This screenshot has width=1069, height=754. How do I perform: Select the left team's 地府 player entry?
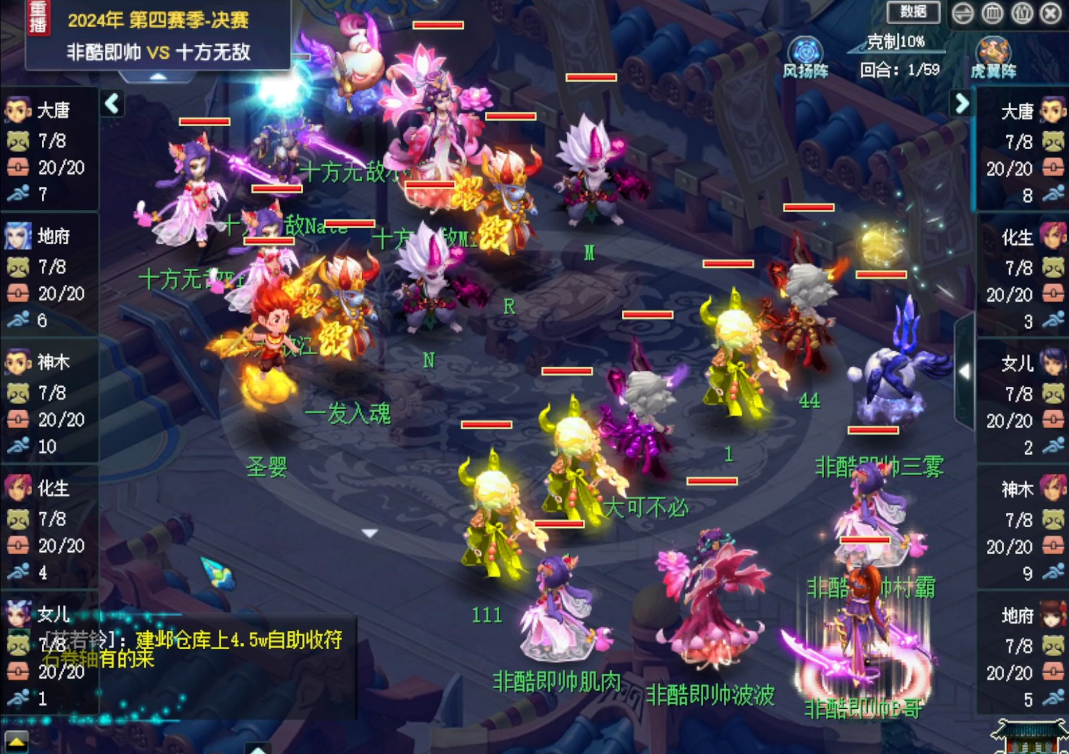[49, 277]
